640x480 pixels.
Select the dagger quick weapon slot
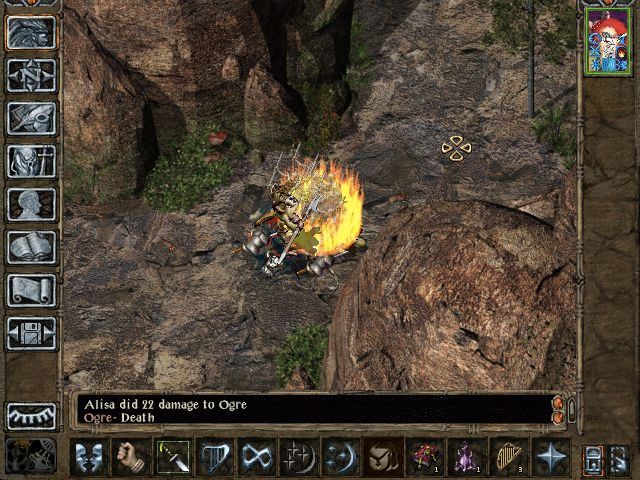coord(174,457)
